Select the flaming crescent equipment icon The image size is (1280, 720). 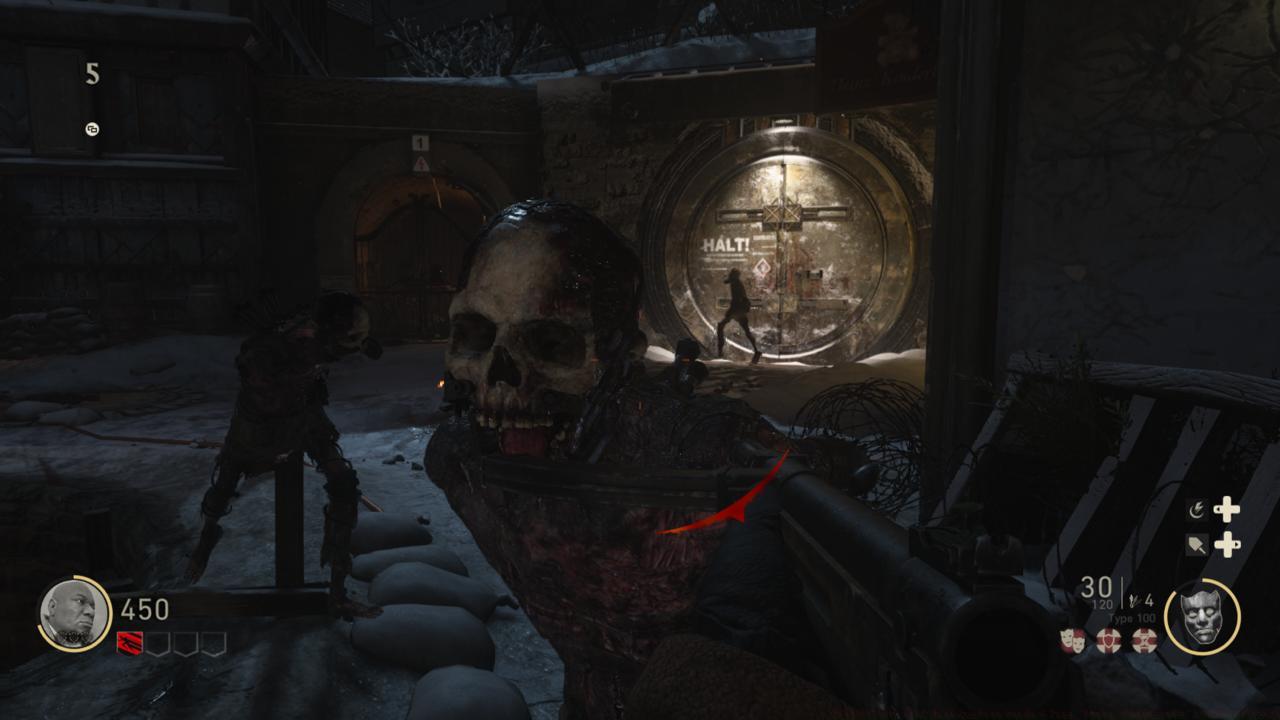(x=1196, y=510)
